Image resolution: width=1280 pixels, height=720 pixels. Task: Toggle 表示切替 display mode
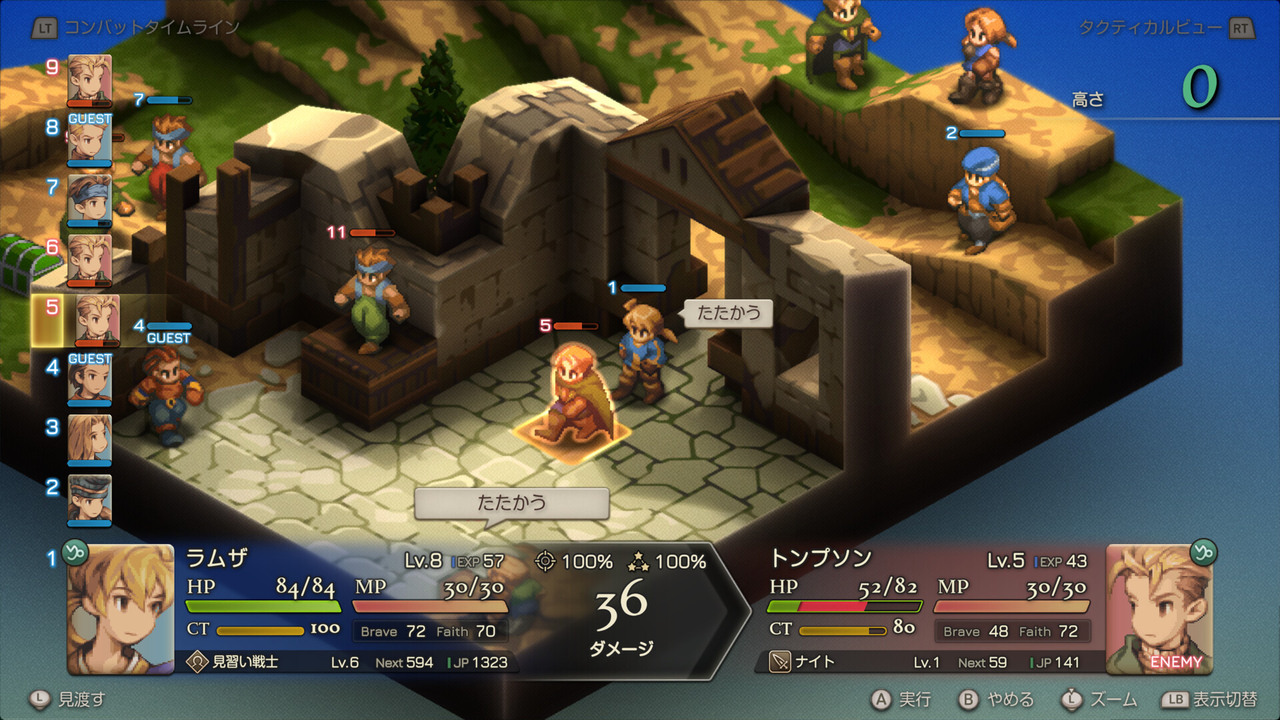(1225, 701)
